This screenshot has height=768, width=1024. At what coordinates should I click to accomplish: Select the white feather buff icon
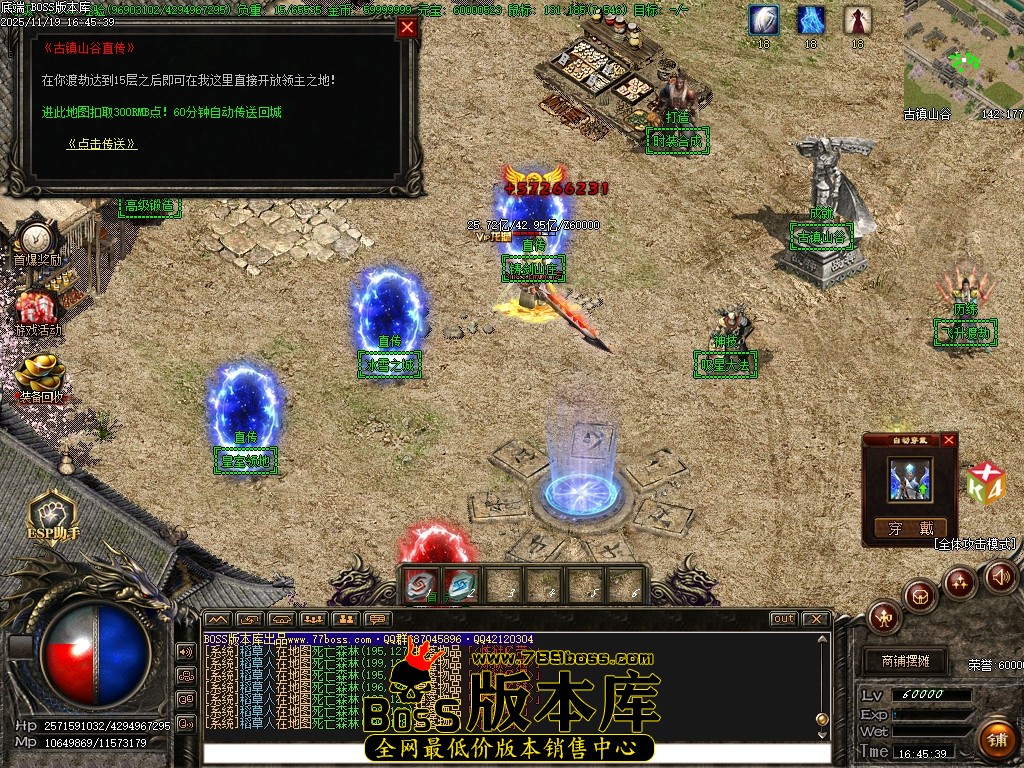pos(764,19)
